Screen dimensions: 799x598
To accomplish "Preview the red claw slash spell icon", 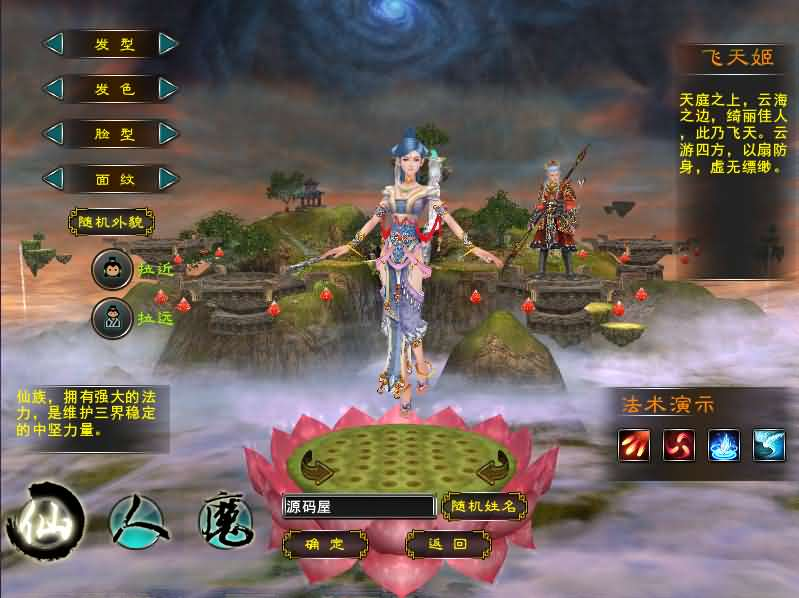I will (x=634, y=445).
